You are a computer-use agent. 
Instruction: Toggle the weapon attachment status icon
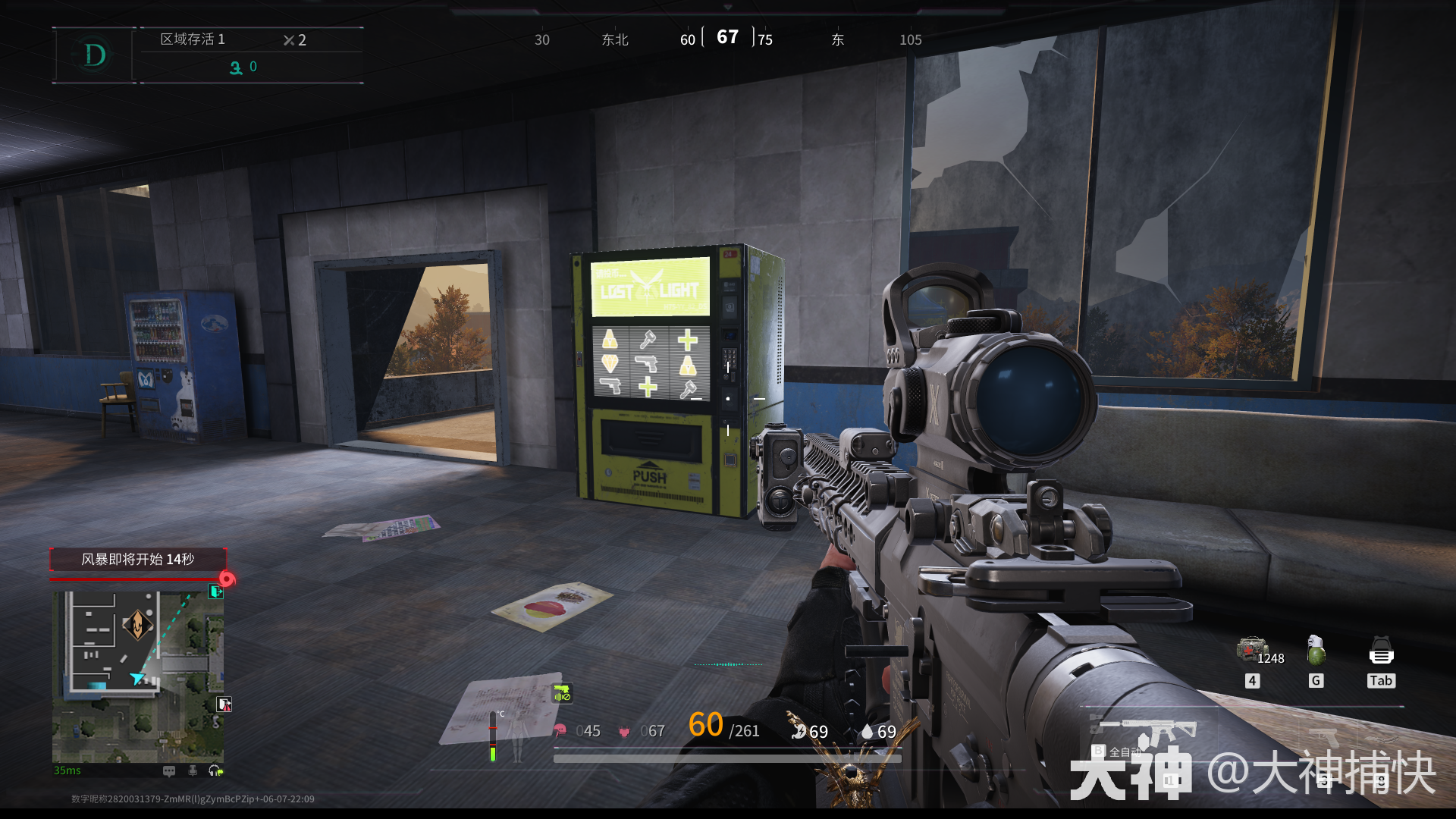pos(561,693)
